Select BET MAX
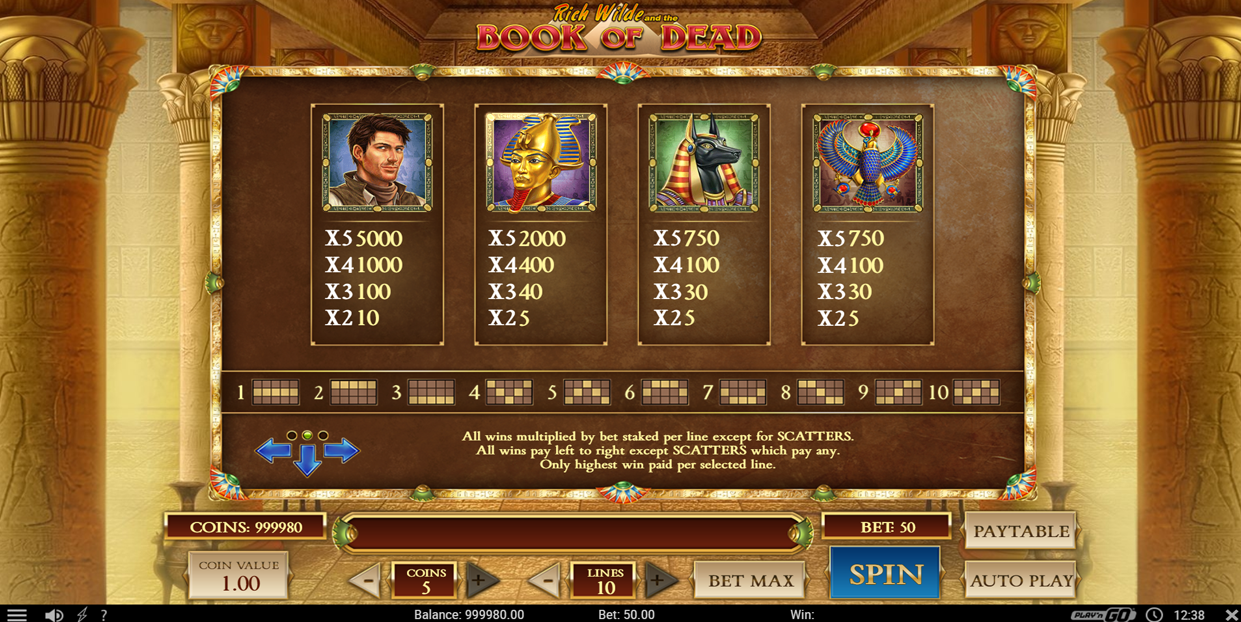1241x622 pixels. [x=750, y=580]
